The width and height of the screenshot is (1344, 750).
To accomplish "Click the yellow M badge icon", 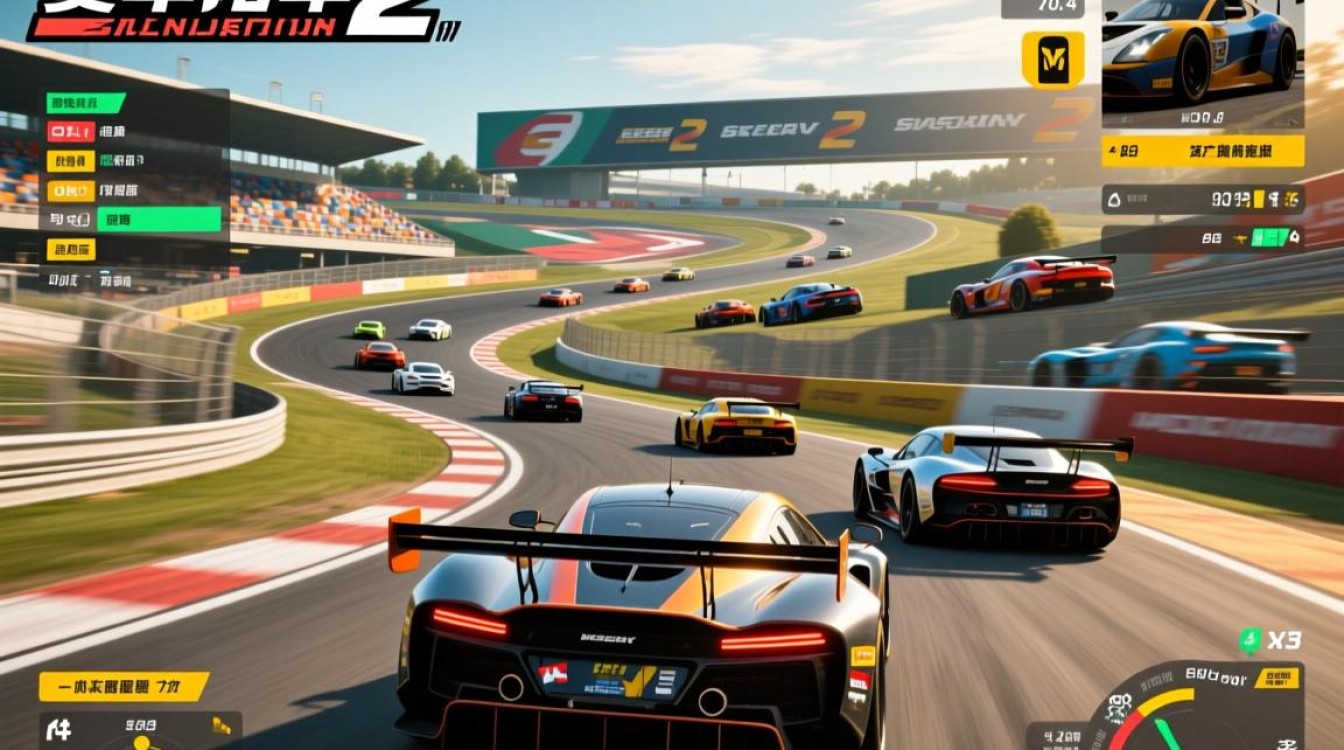I will click(x=1053, y=60).
